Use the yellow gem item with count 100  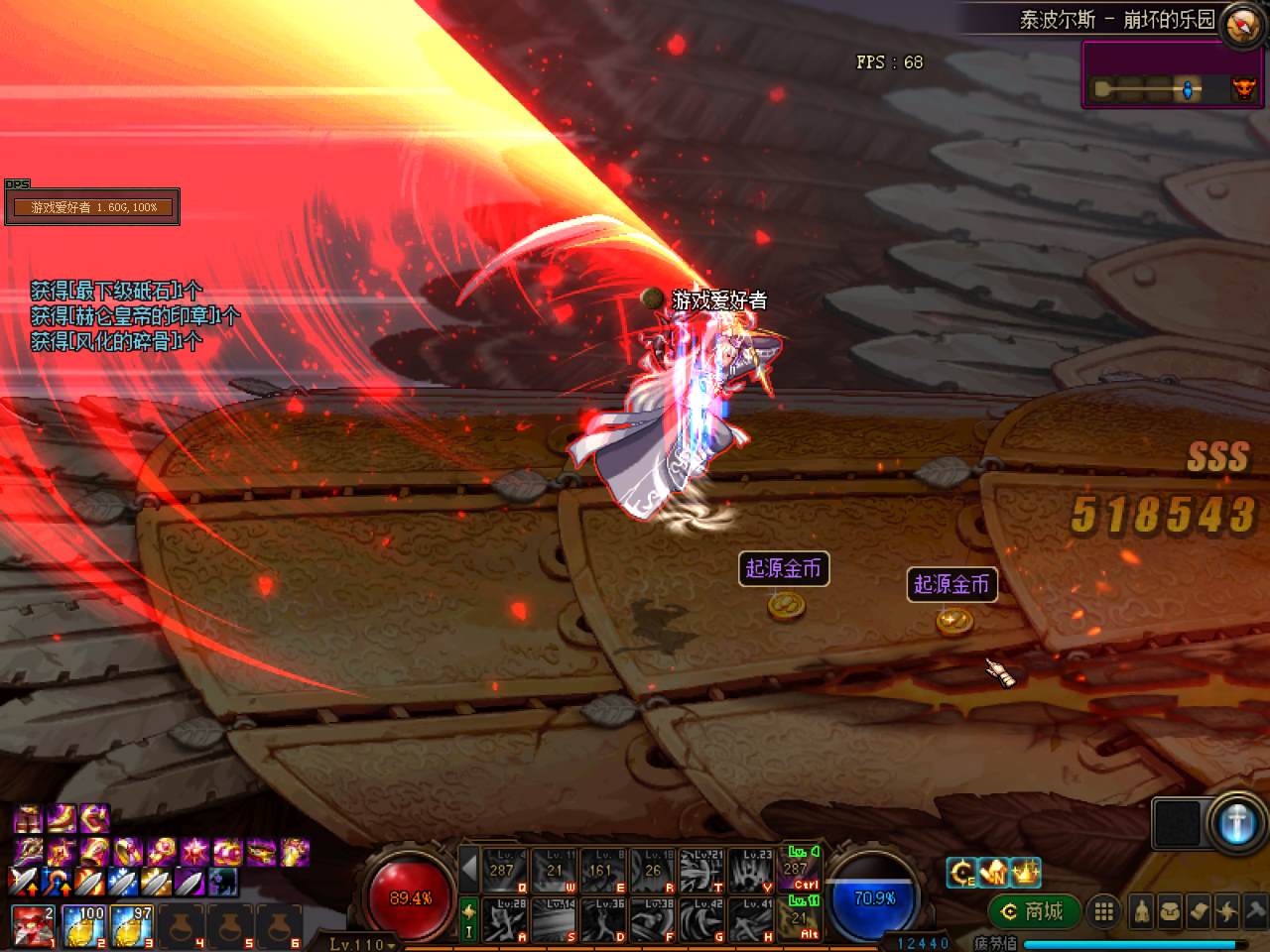tap(83, 926)
